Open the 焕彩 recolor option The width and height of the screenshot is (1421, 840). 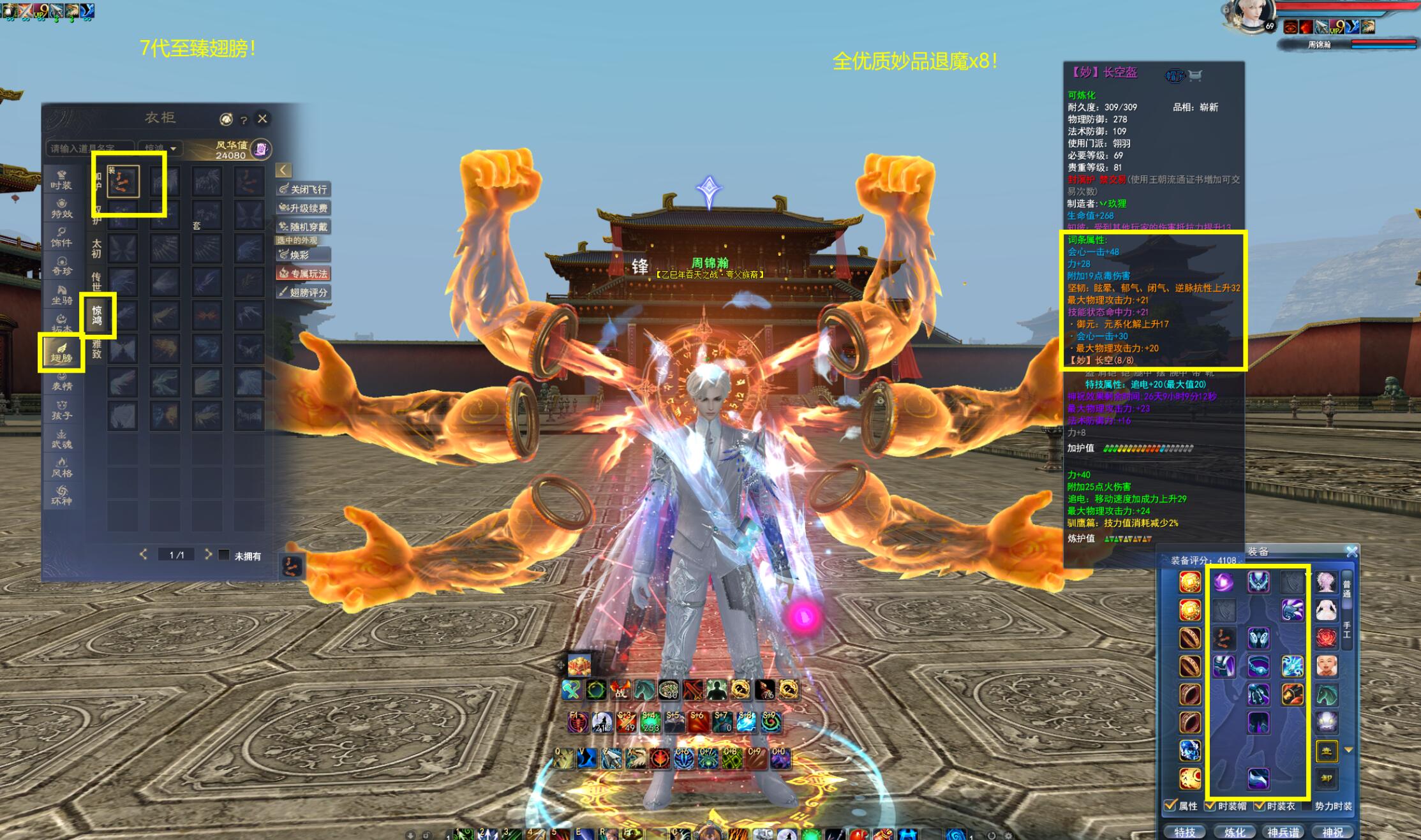point(304,254)
